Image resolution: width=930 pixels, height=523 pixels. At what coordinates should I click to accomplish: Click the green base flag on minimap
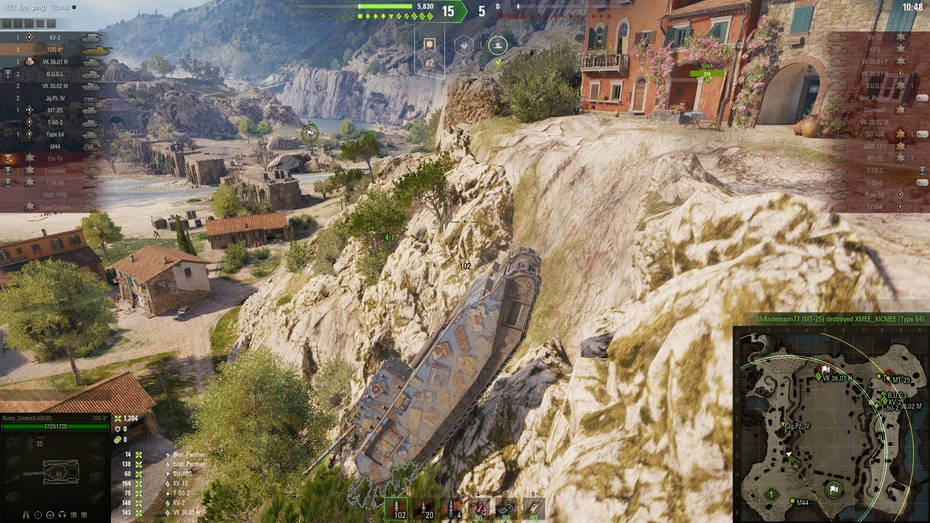point(832,489)
